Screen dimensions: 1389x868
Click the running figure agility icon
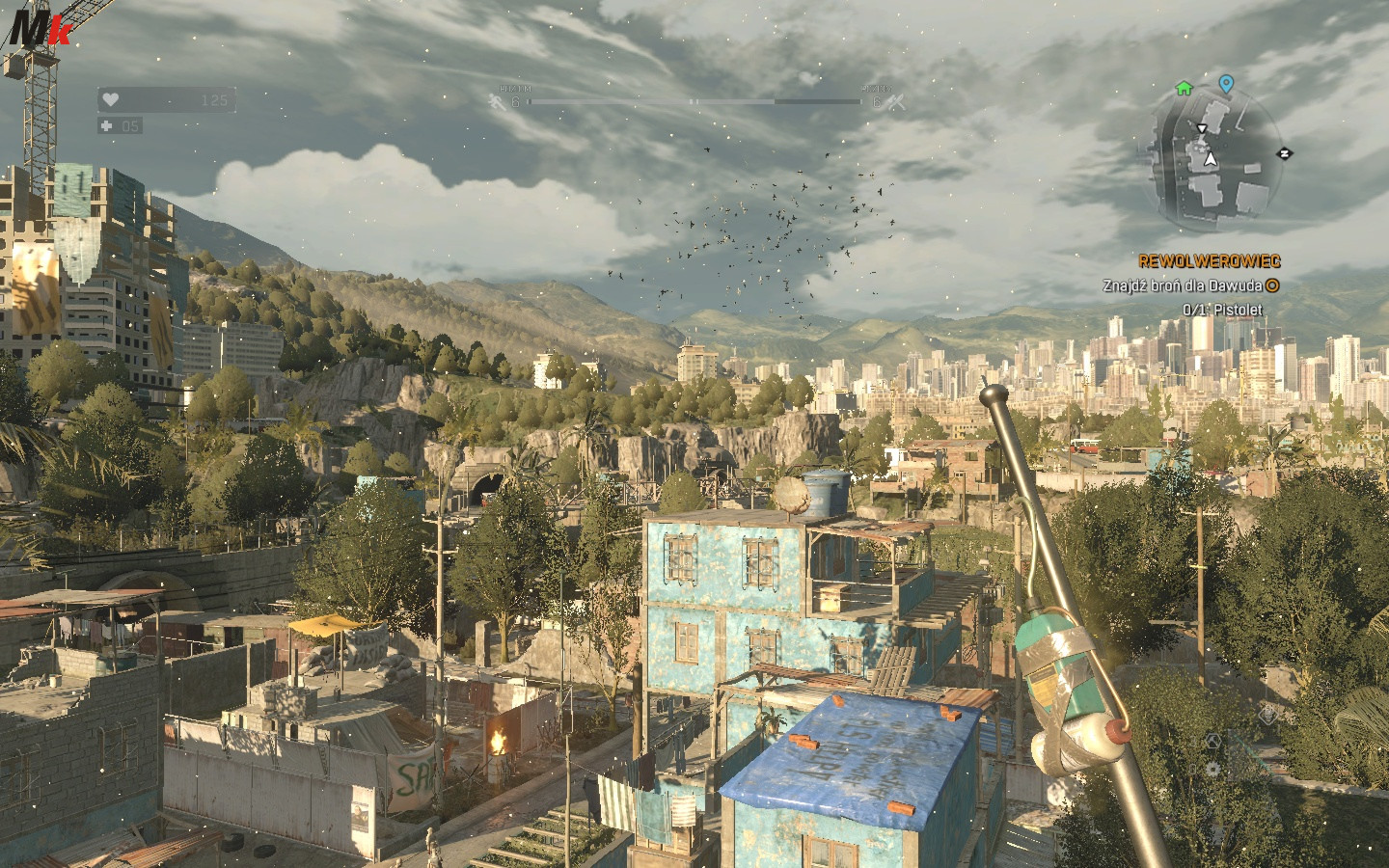[x=497, y=101]
